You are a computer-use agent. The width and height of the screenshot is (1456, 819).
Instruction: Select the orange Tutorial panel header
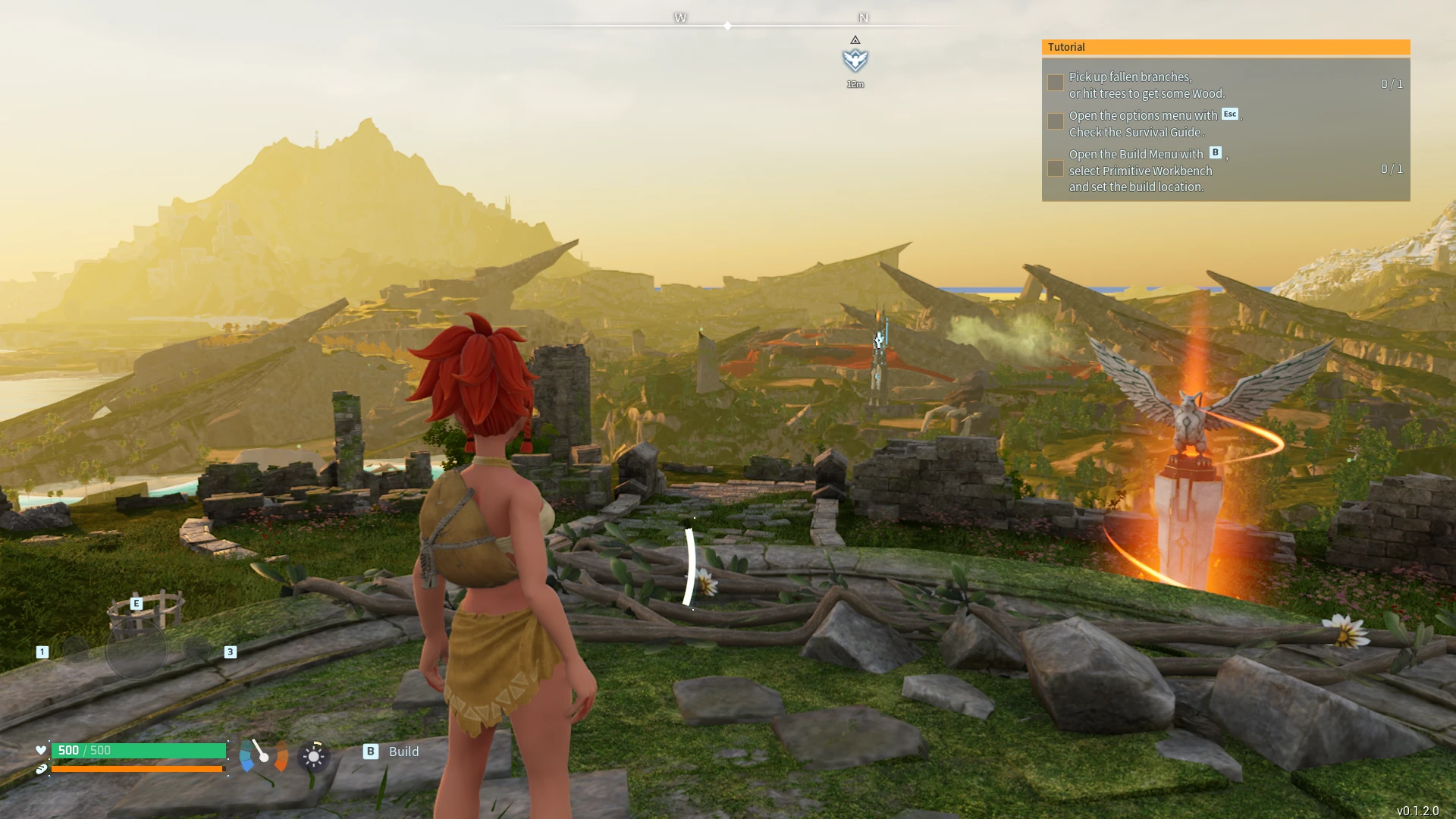(x=1225, y=47)
